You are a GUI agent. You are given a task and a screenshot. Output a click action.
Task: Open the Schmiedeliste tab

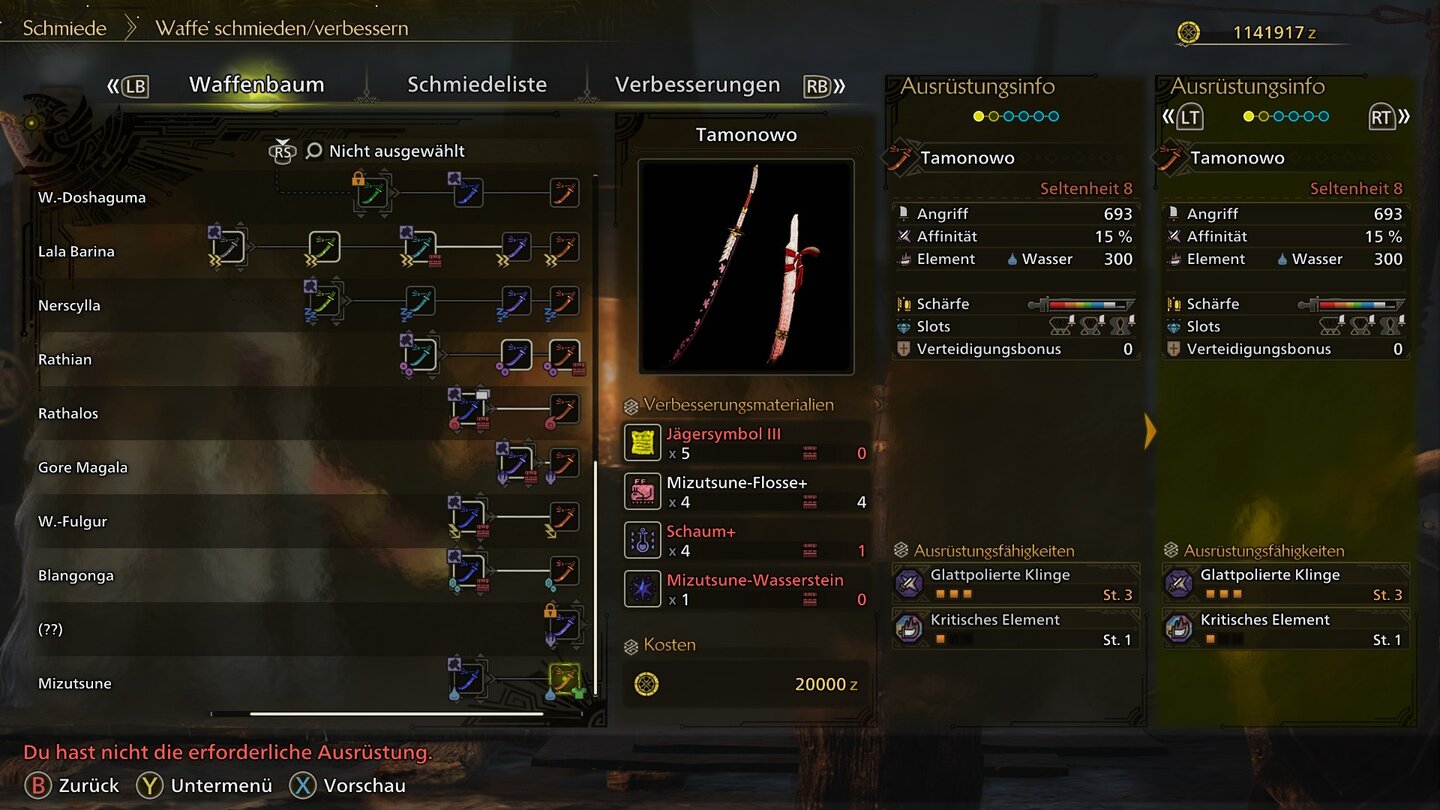coord(477,85)
